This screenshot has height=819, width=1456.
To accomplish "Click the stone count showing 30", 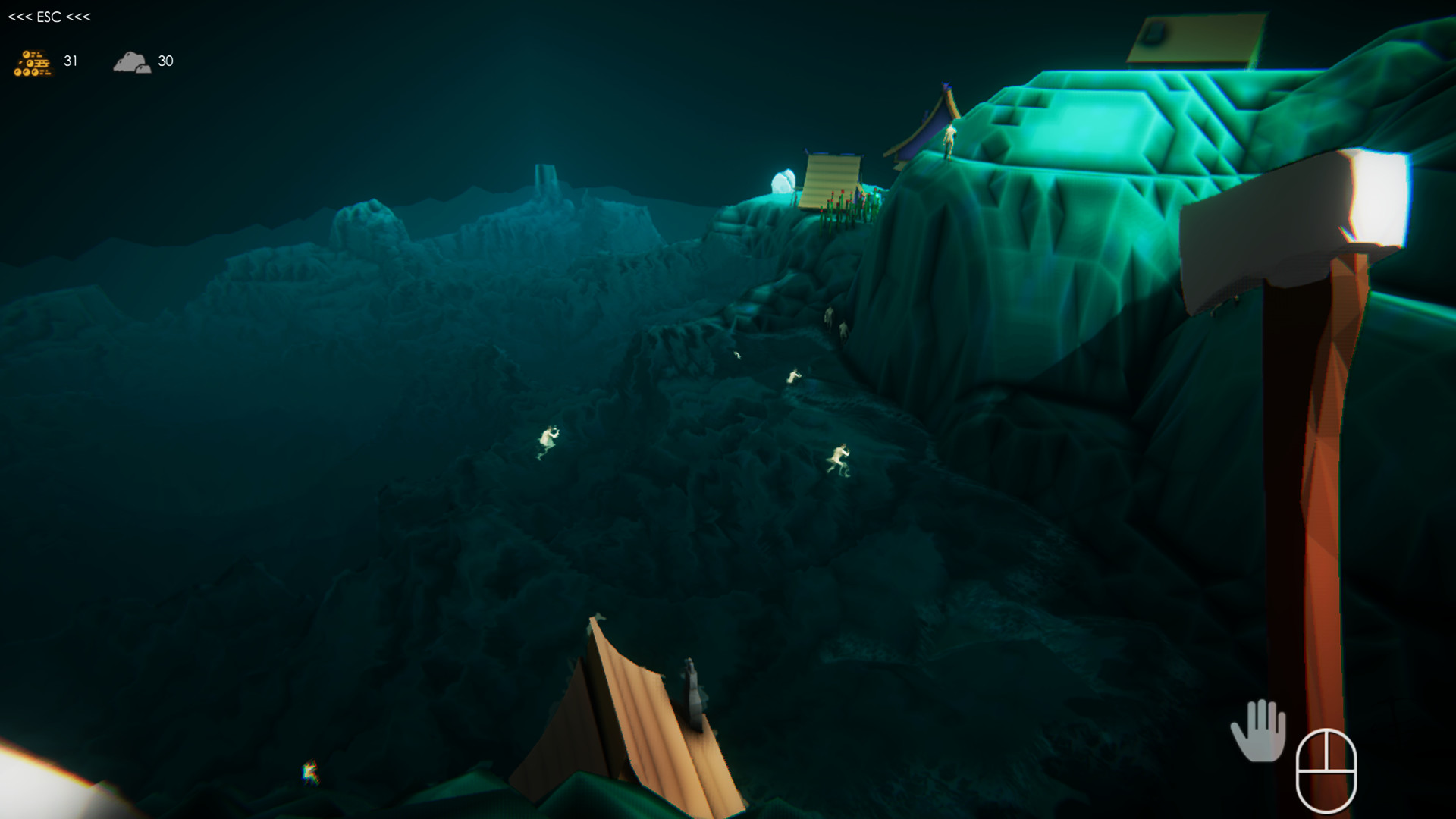I will (166, 61).
